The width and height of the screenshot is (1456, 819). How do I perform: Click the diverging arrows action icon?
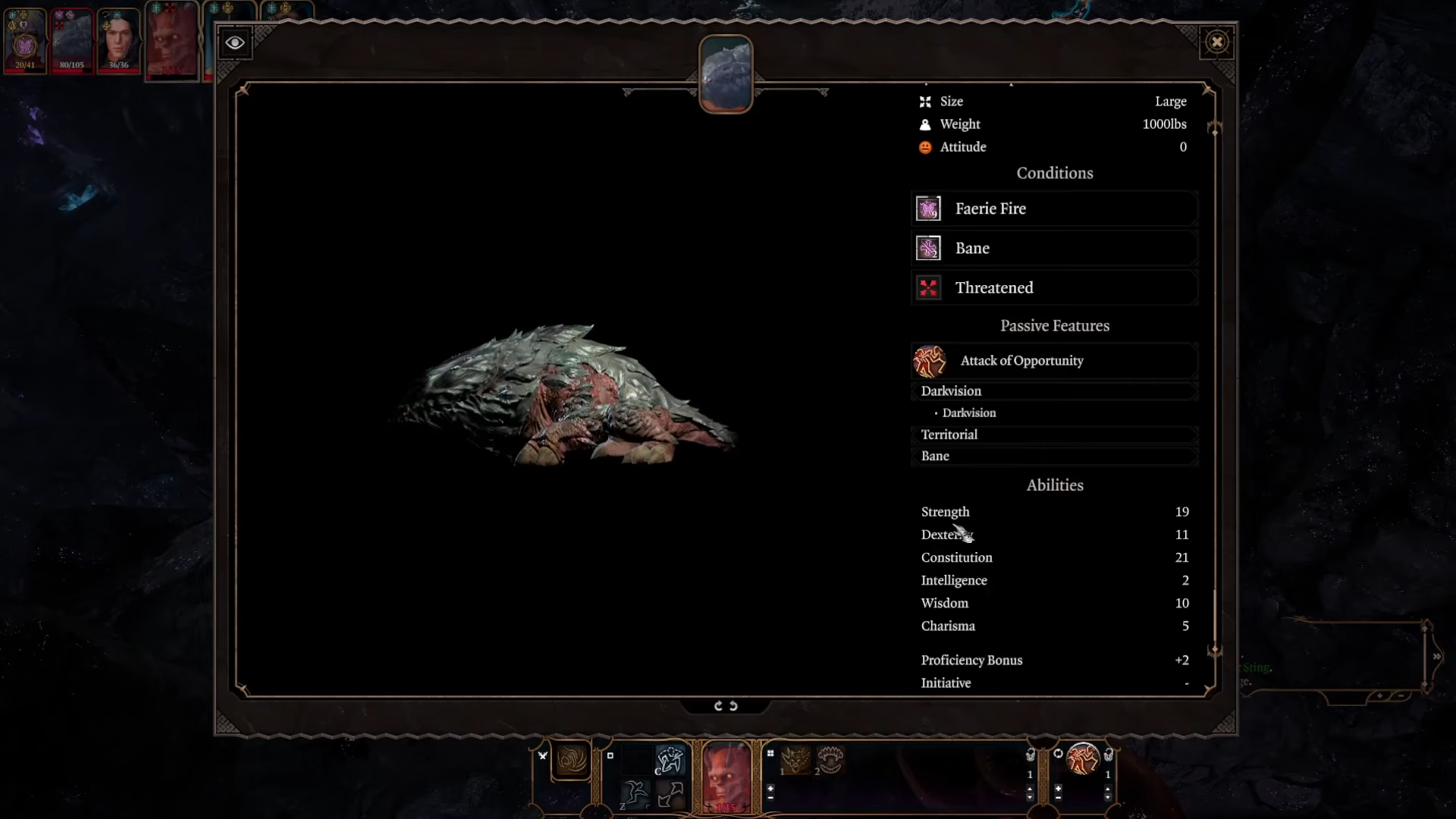(670, 794)
